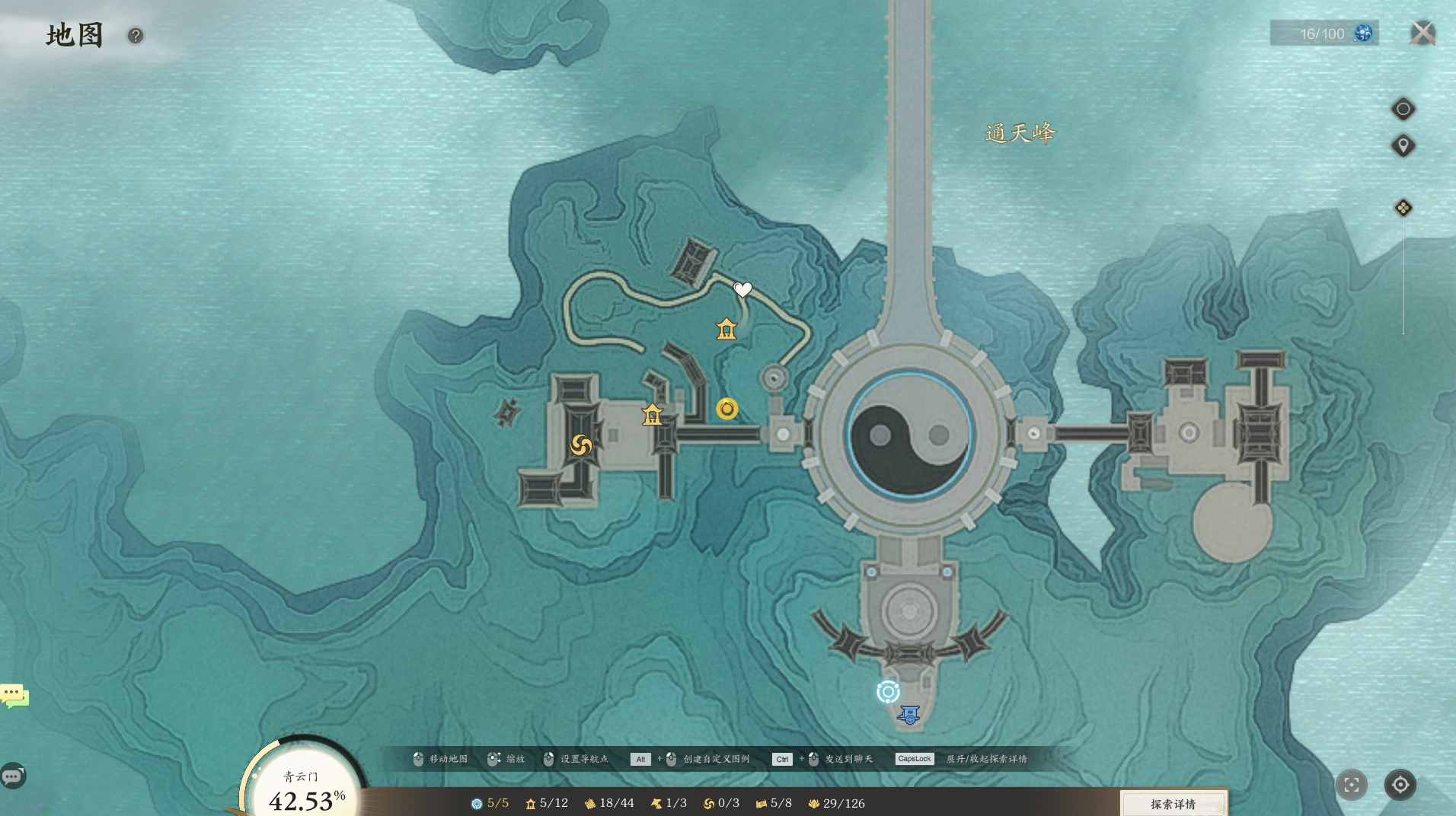Select the glowing blue teleport ring marker

click(x=888, y=691)
